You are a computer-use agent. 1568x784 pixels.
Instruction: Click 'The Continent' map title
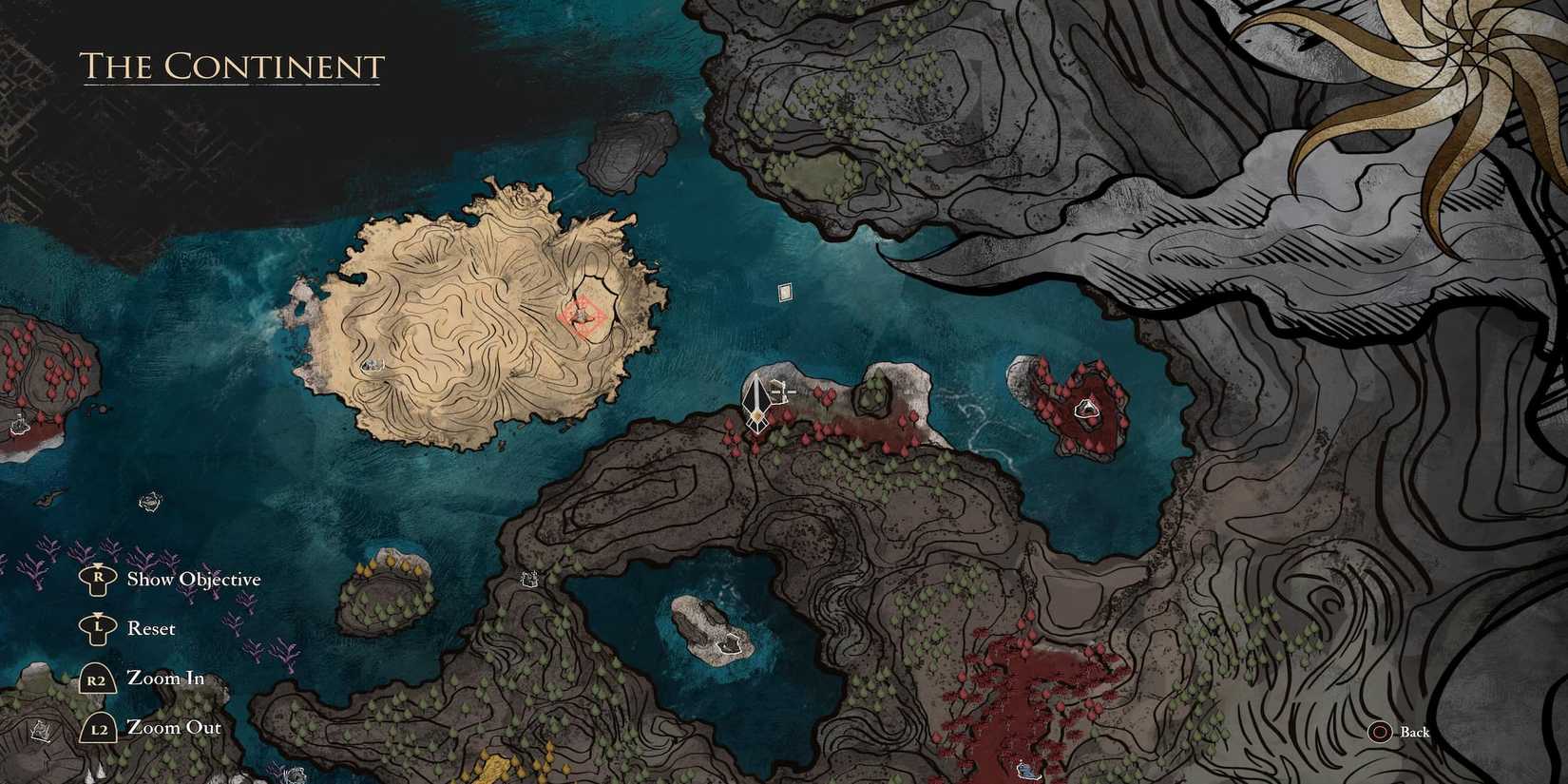pyautogui.click(x=231, y=67)
